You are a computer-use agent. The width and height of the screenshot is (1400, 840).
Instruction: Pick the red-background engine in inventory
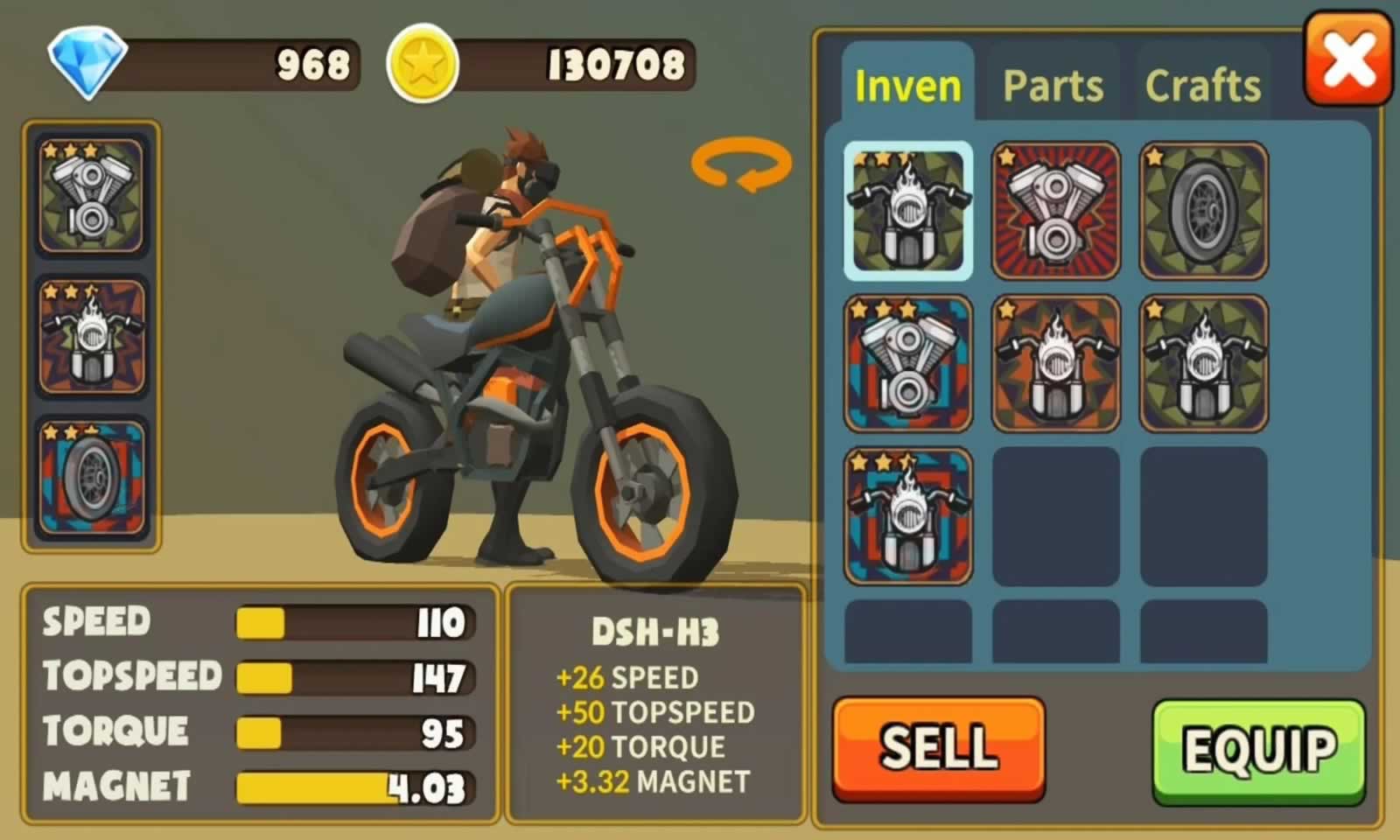click(x=1055, y=211)
